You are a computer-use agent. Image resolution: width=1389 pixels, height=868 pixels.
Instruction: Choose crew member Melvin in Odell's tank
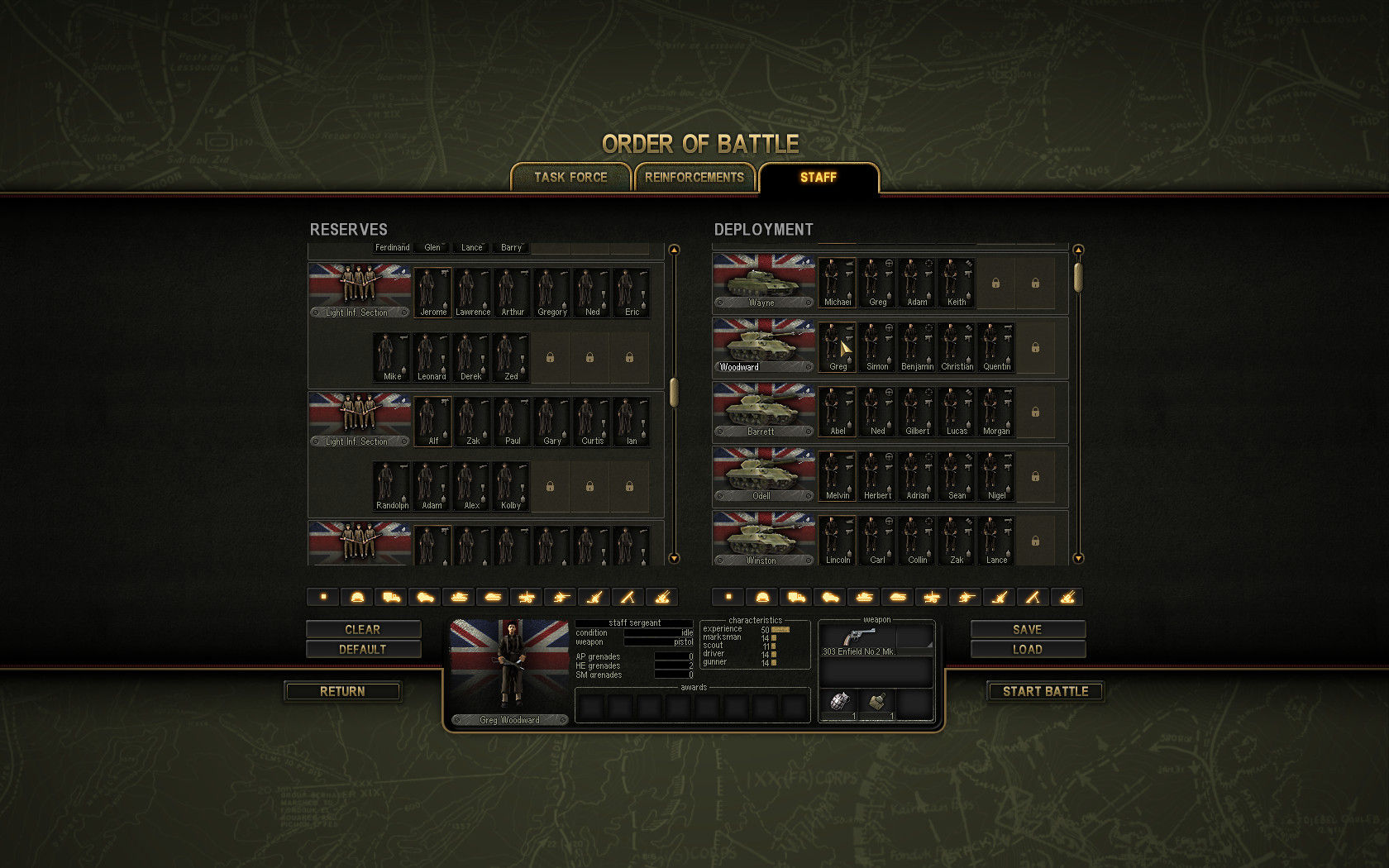[838, 476]
